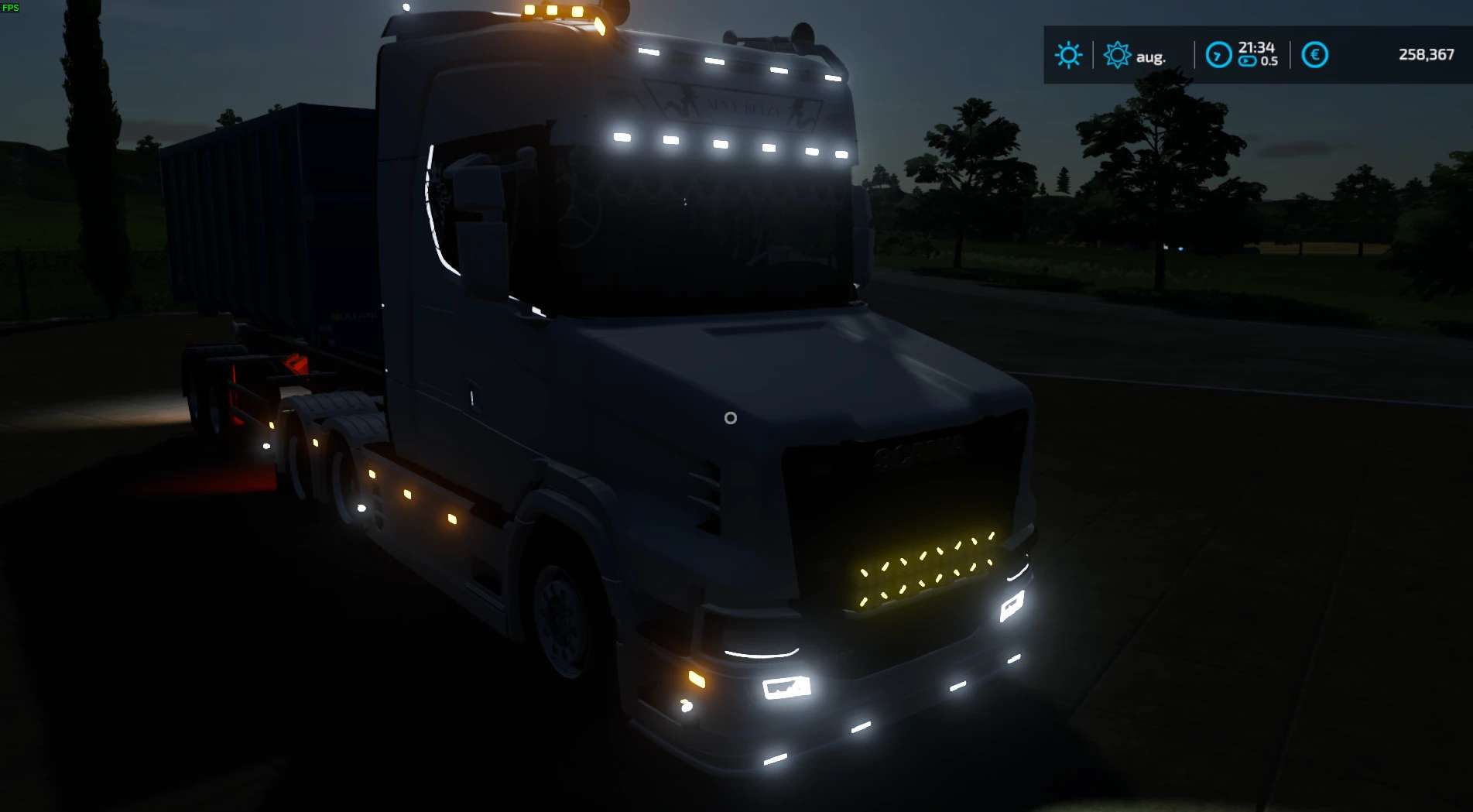Open the euro money icon
Image resolution: width=1473 pixels, height=812 pixels.
pyautogui.click(x=1314, y=55)
